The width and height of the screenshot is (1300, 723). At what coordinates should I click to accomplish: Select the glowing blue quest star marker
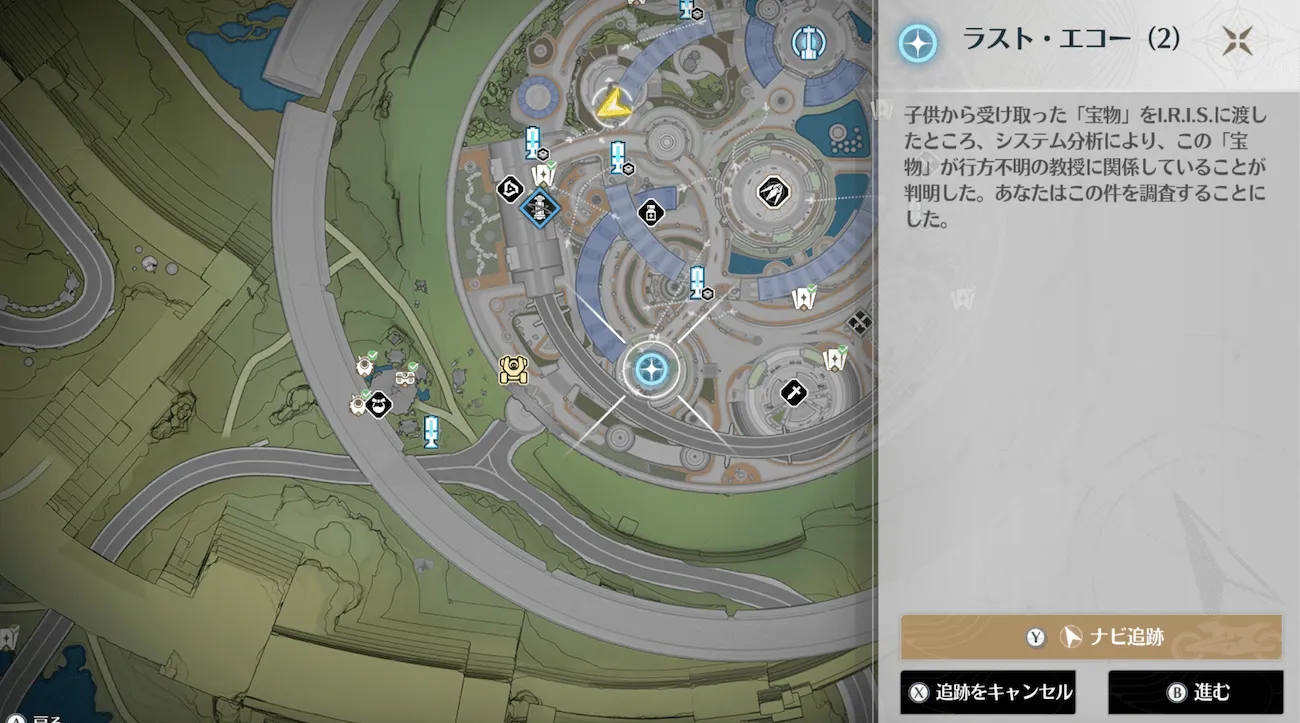651,370
